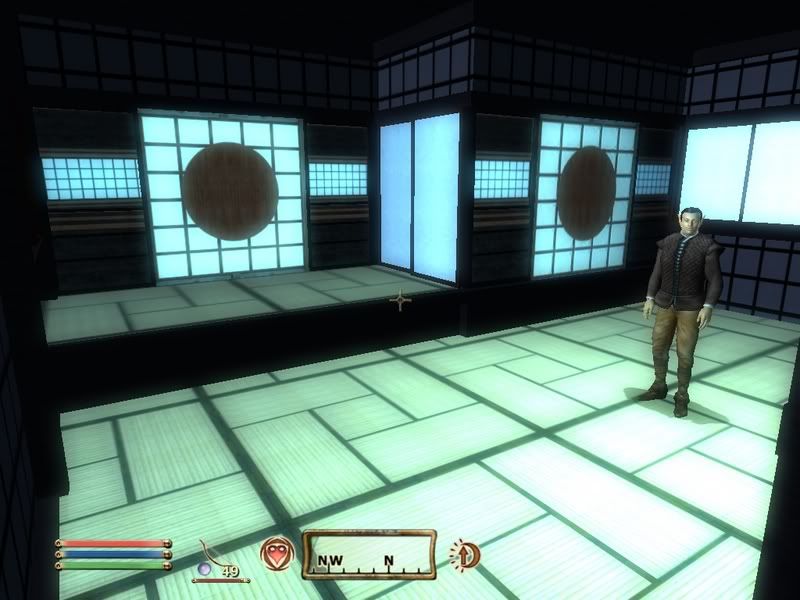Select the heart spell icon
Image resolution: width=800 pixels, height=600 pixels.
(275, 553)
